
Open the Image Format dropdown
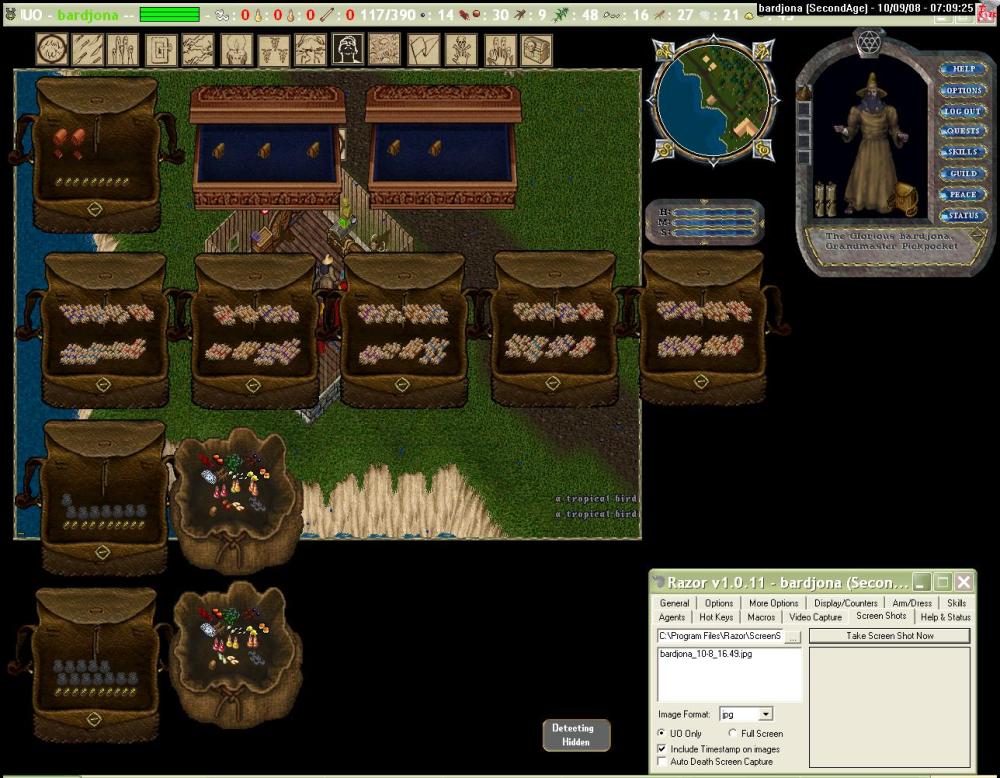[x=766, y=714]
